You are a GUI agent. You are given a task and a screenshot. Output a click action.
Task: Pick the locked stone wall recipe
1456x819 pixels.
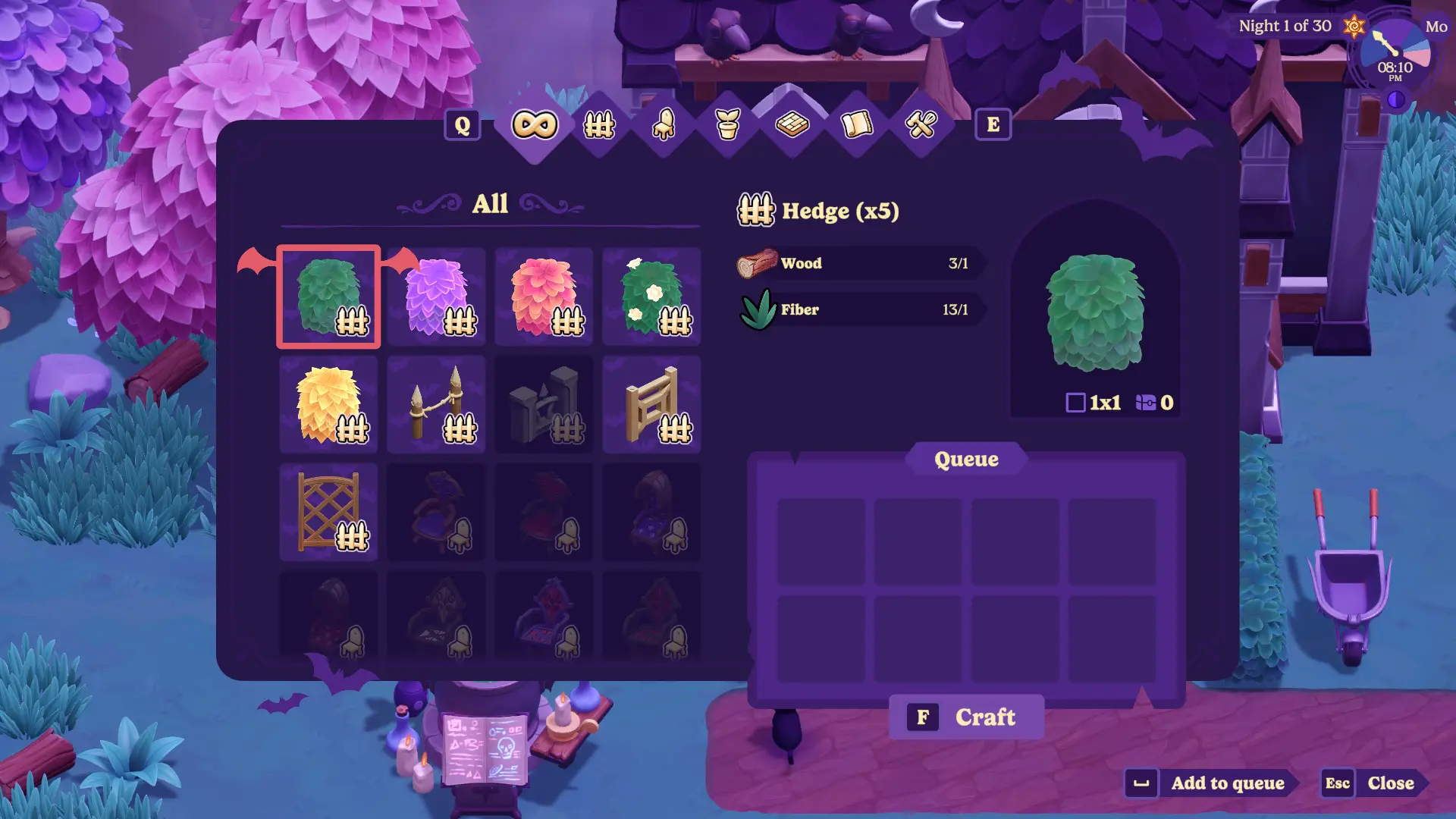[x=544, y=404]
